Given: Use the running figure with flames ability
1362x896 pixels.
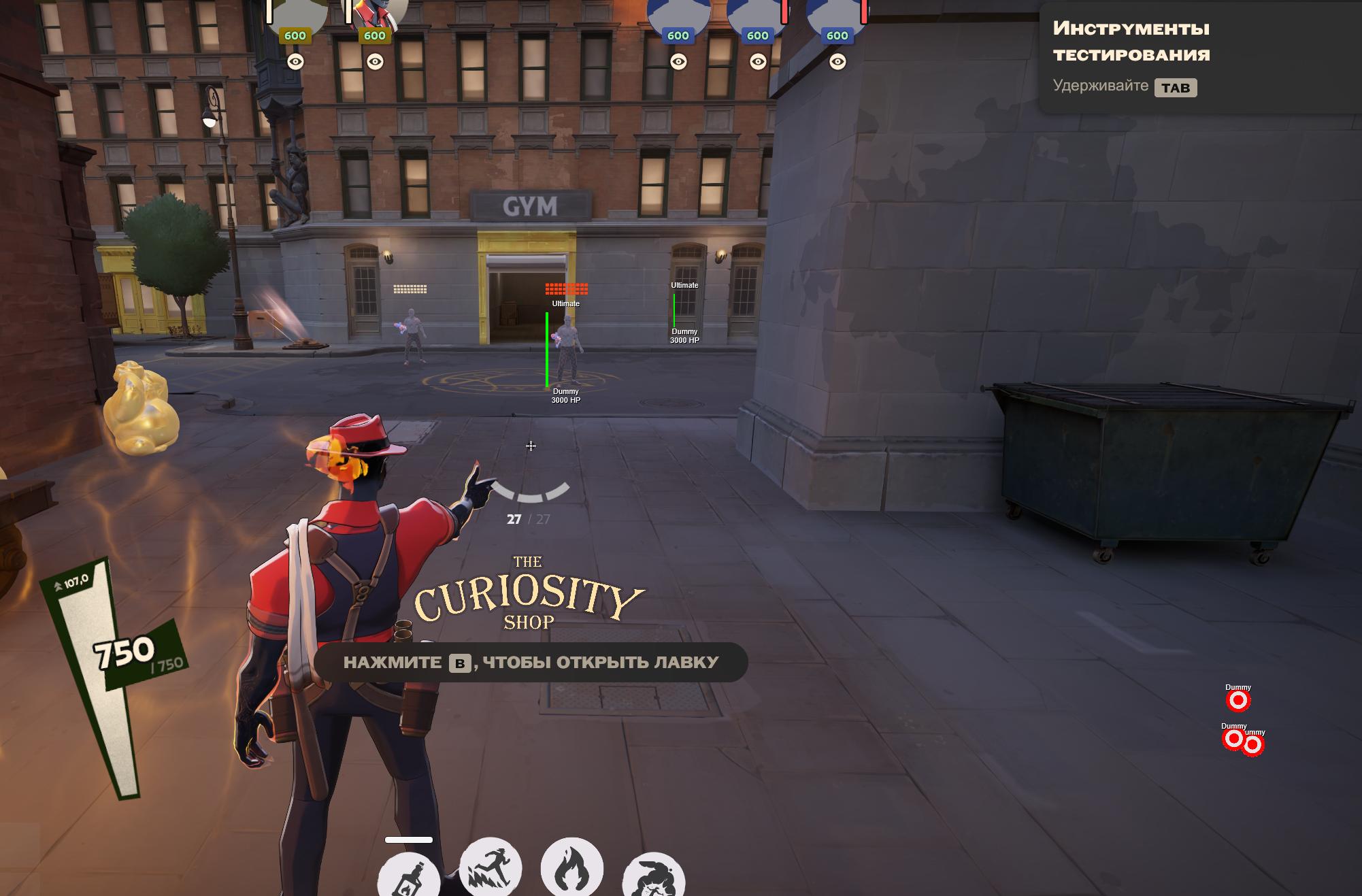Looking at the screenshot, I should click(491, 867).
